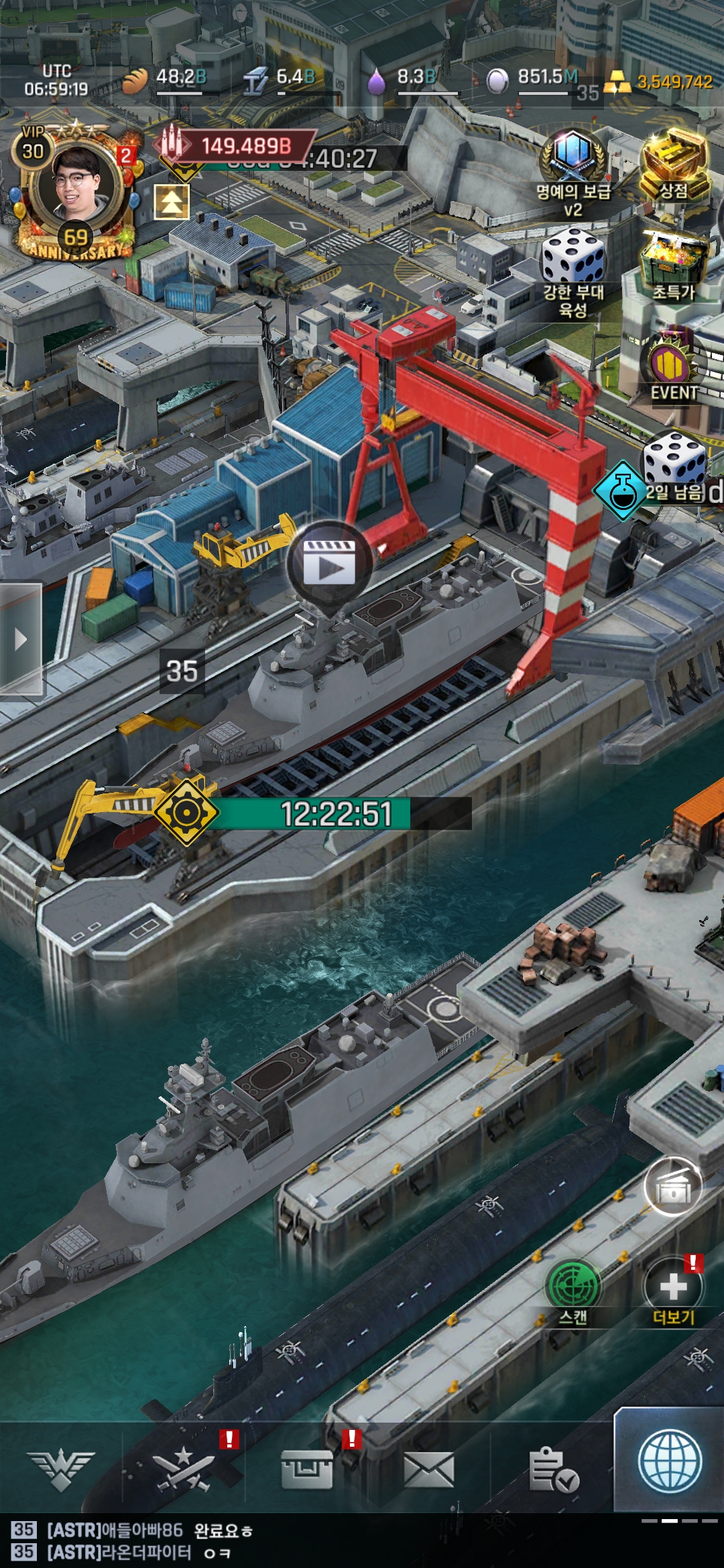
Task: Open the crossed swords star icon
Action: [x=183, y=1469]
